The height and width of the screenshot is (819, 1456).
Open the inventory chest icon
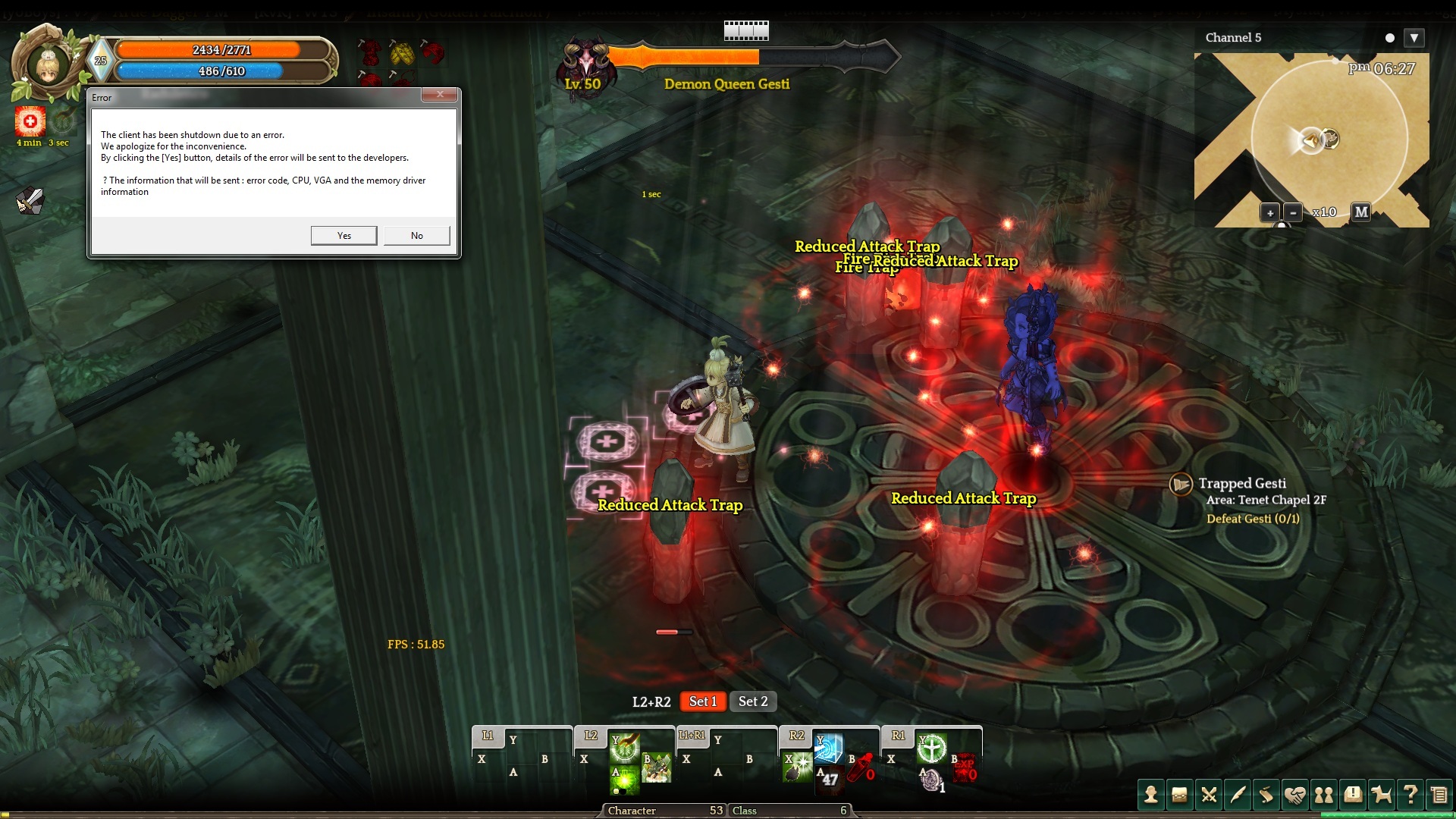[x=1179, y=795]
